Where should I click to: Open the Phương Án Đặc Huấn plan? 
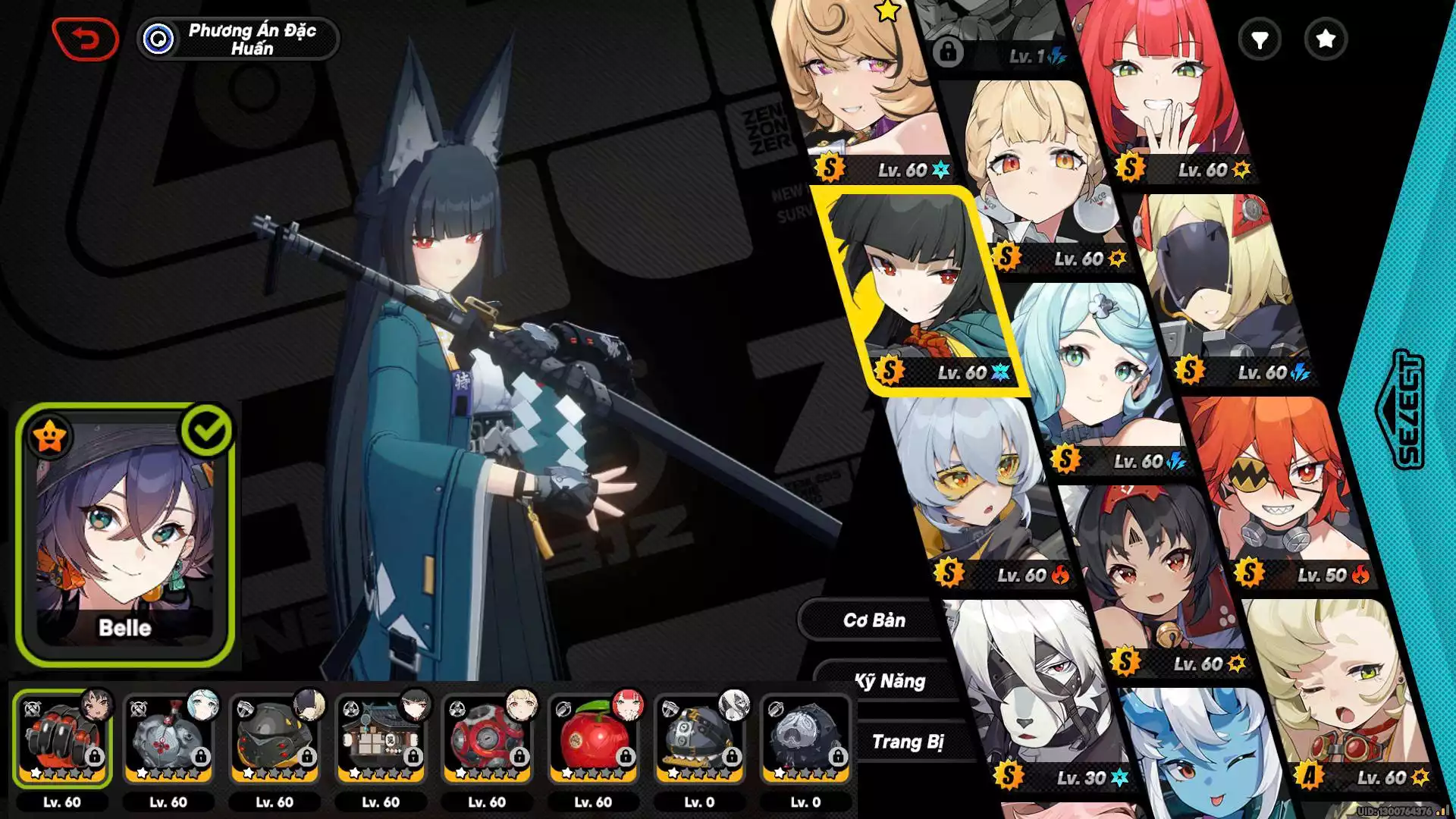[238, 39]
